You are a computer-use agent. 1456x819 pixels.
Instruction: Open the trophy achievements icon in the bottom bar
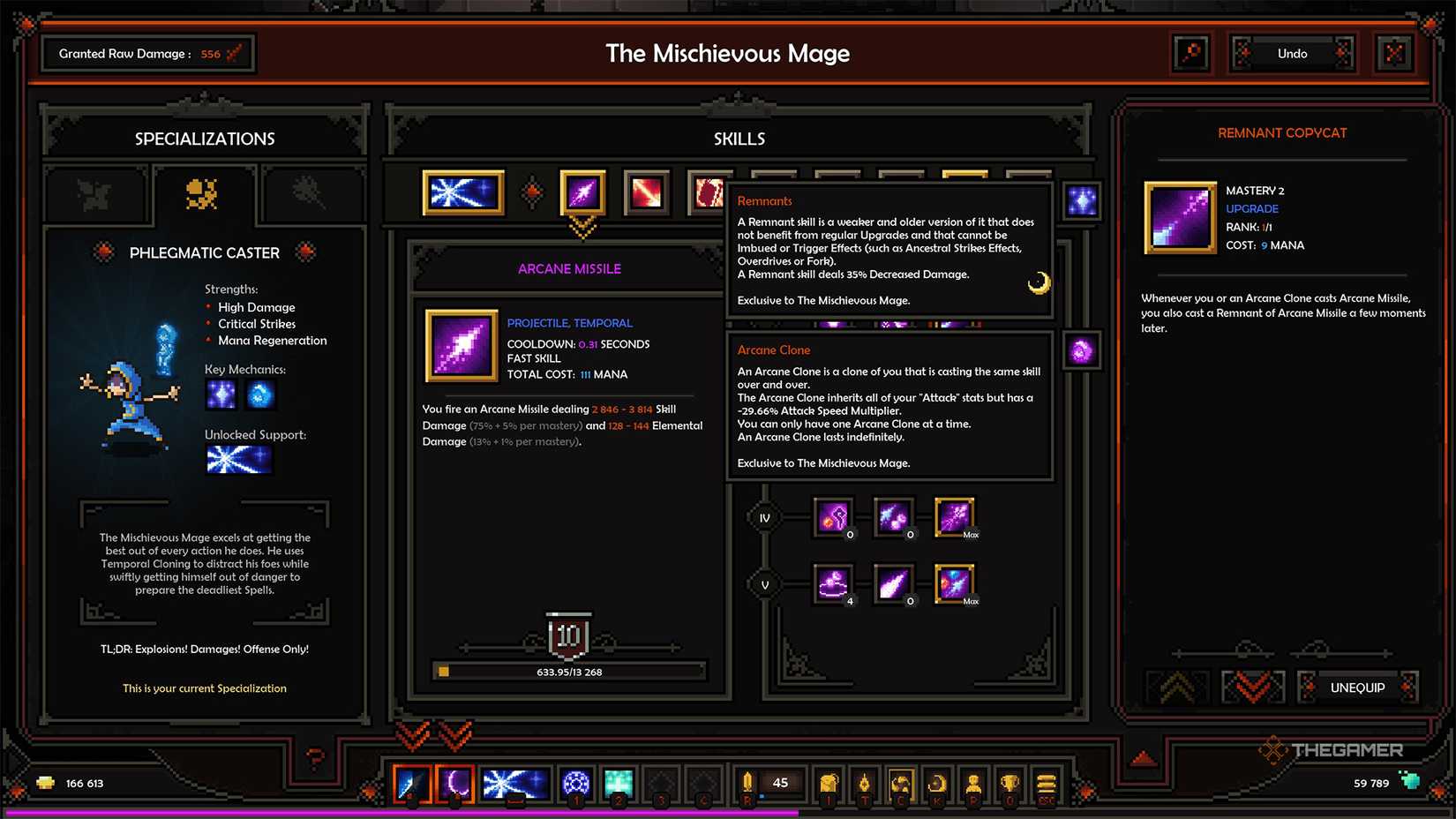[x=1009, y=783]
